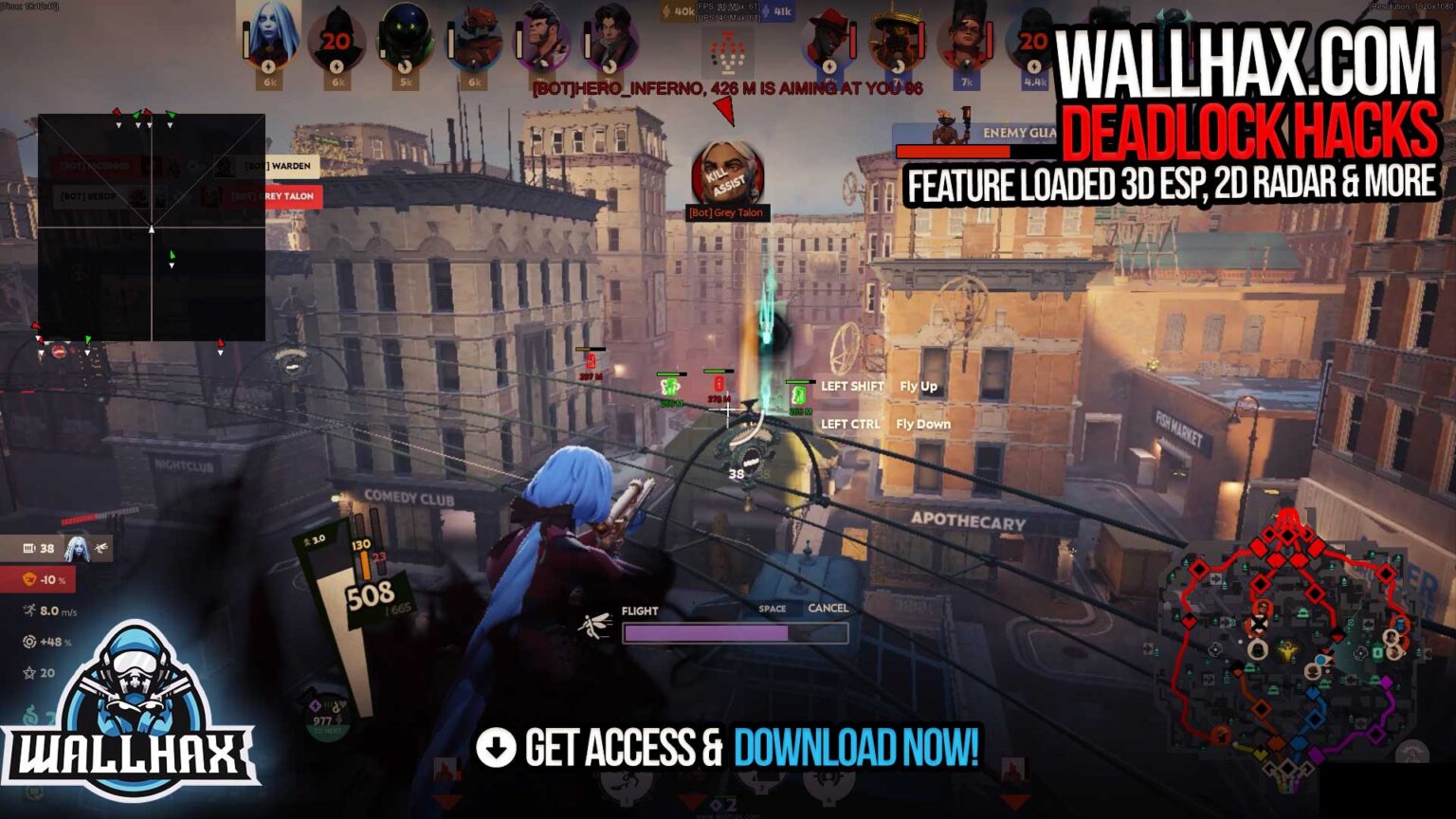Expand the red upgrade arrow under the second ability
The image size is (1456, 819).
(689, 801)
